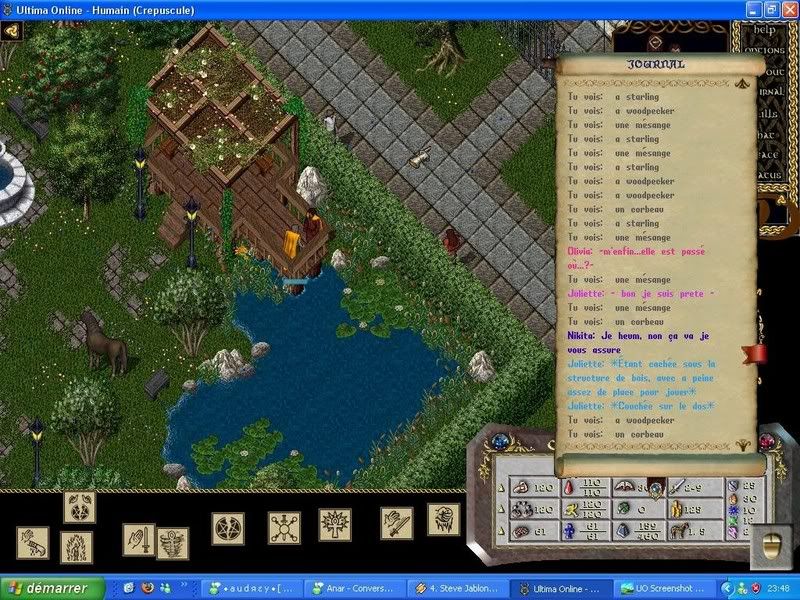Activate the pentagram with leaves spell icon
Screen dimensions: 800x600
(79, 507)
